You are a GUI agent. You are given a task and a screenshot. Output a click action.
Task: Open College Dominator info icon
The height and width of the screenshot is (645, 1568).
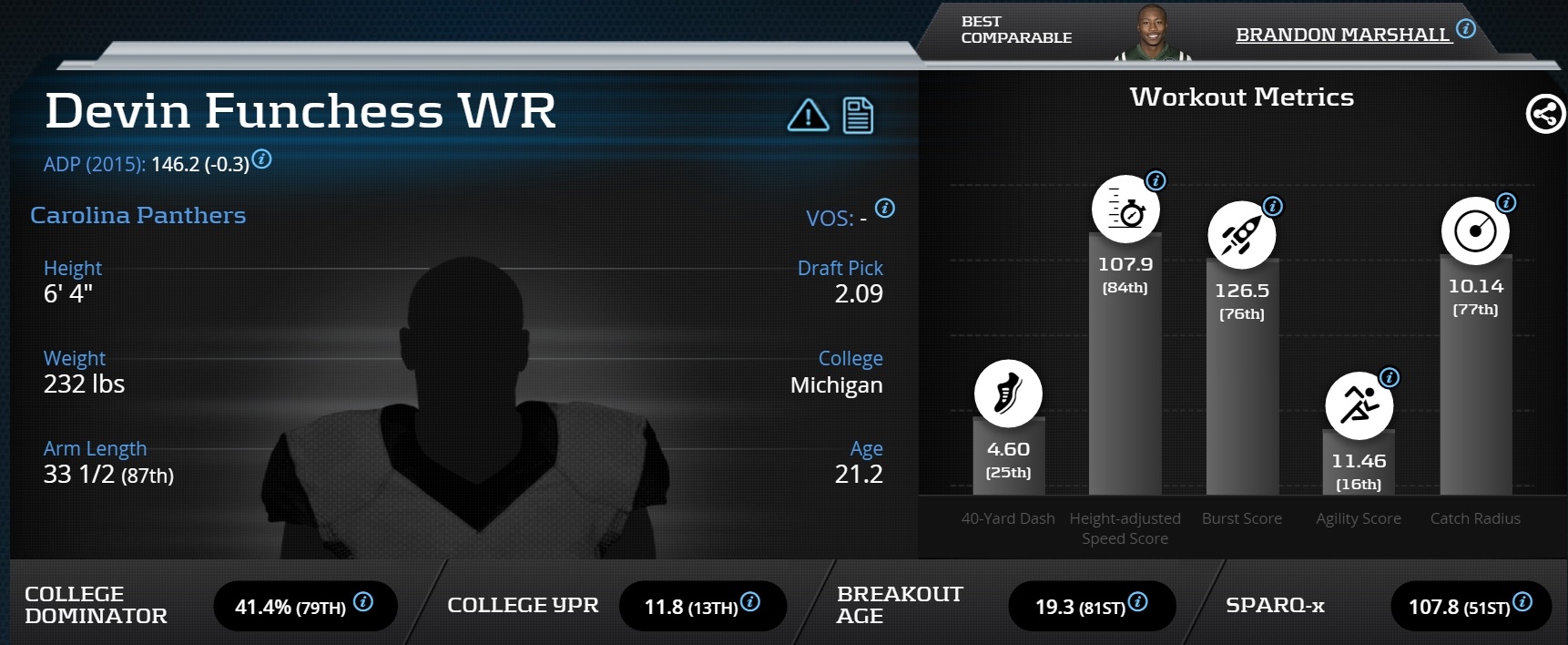click(363, 602)
